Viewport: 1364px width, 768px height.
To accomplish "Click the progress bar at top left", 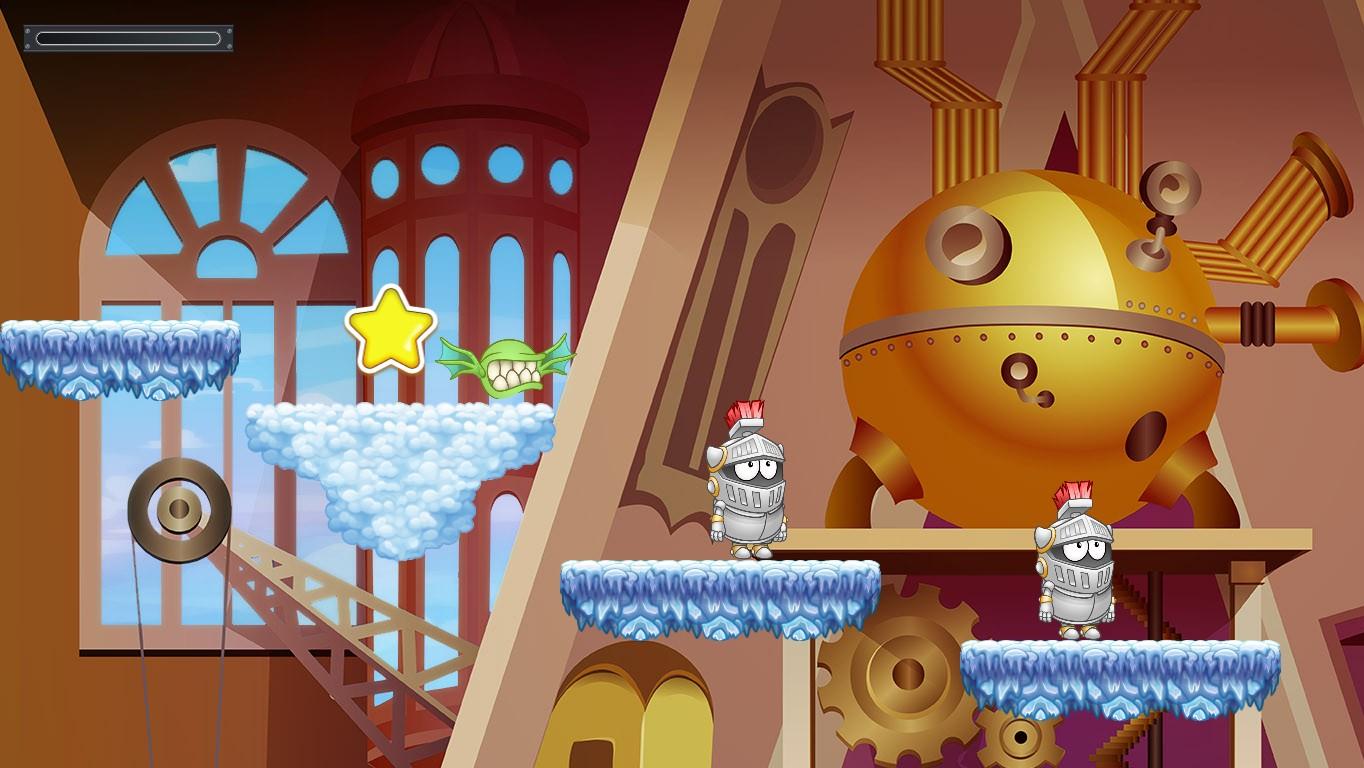I will tap(128, 37).
